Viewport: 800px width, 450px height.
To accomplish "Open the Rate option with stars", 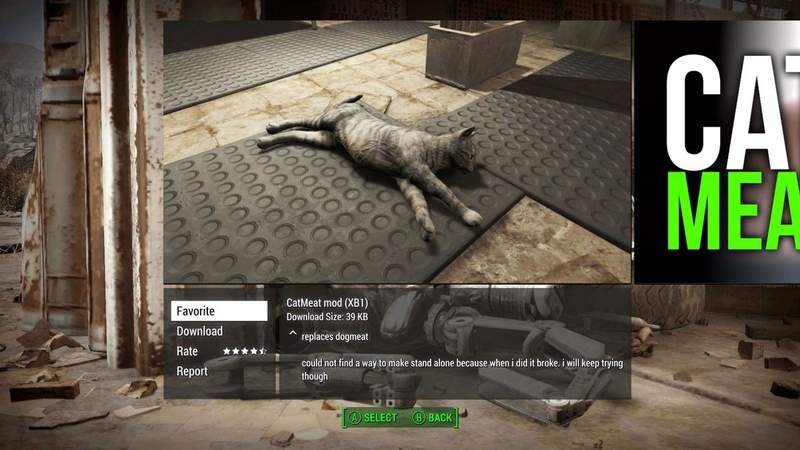I will [x=219, y=351].
